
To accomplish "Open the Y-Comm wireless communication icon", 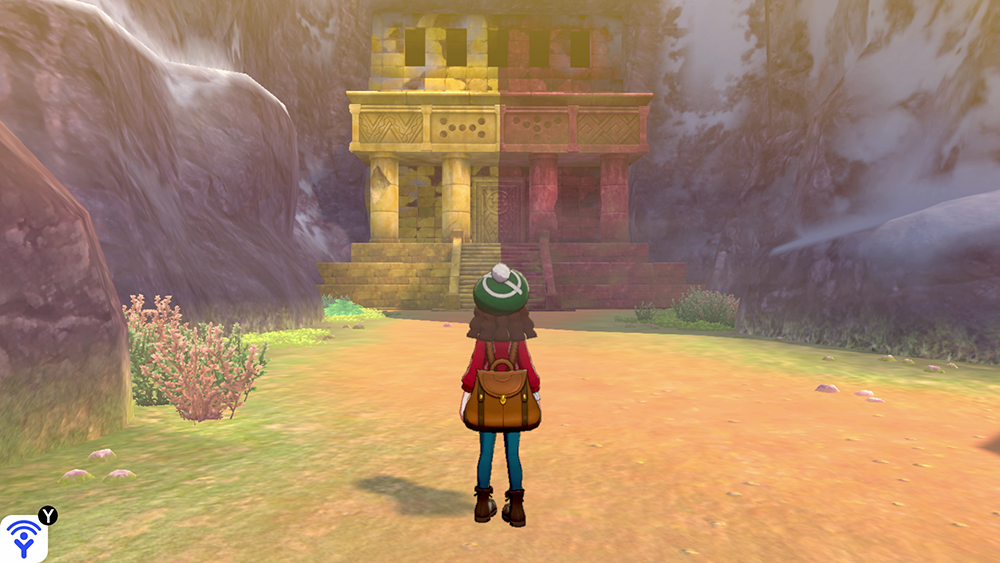I will click(x=23, y=538).
